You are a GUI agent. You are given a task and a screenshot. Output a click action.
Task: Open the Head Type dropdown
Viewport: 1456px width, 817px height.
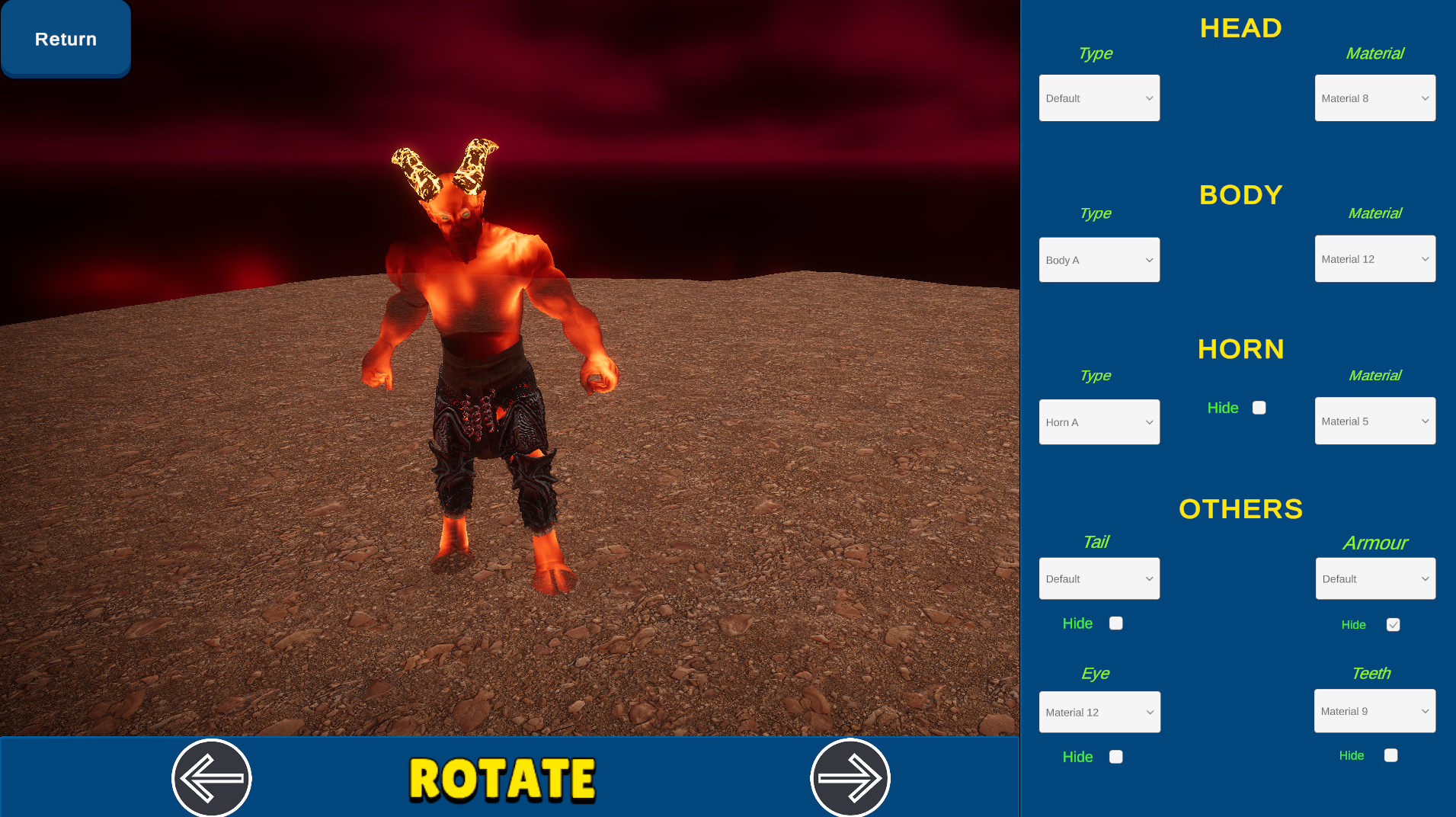tap(1099, 98)
